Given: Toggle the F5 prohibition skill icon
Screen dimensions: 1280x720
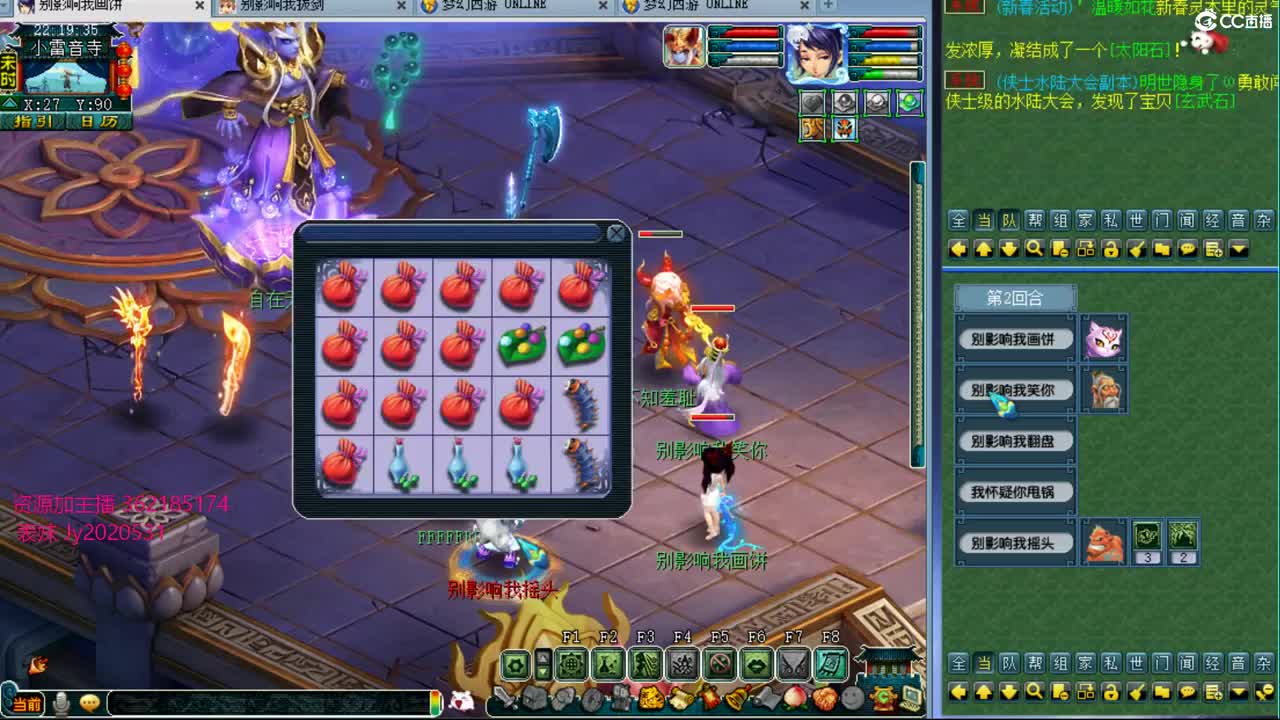Looking at the screenshot, I should pyautogui.click(x=721, y=663).
